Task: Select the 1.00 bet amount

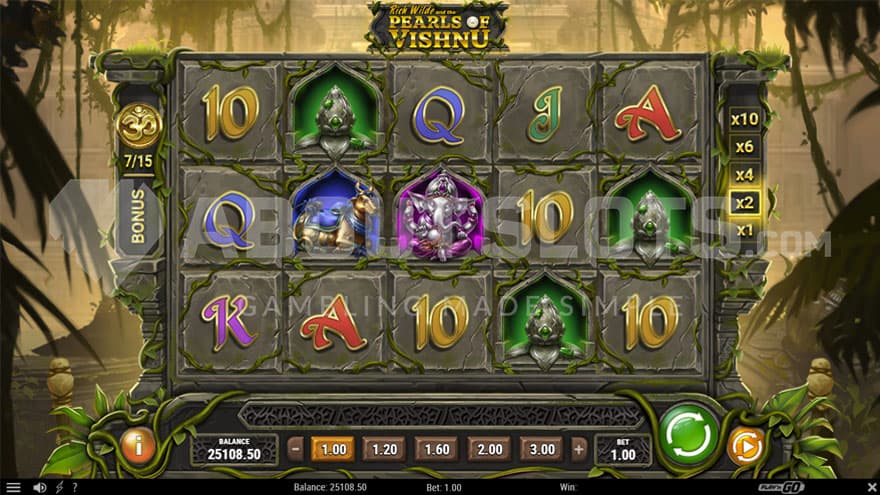Action: point(333,449)
